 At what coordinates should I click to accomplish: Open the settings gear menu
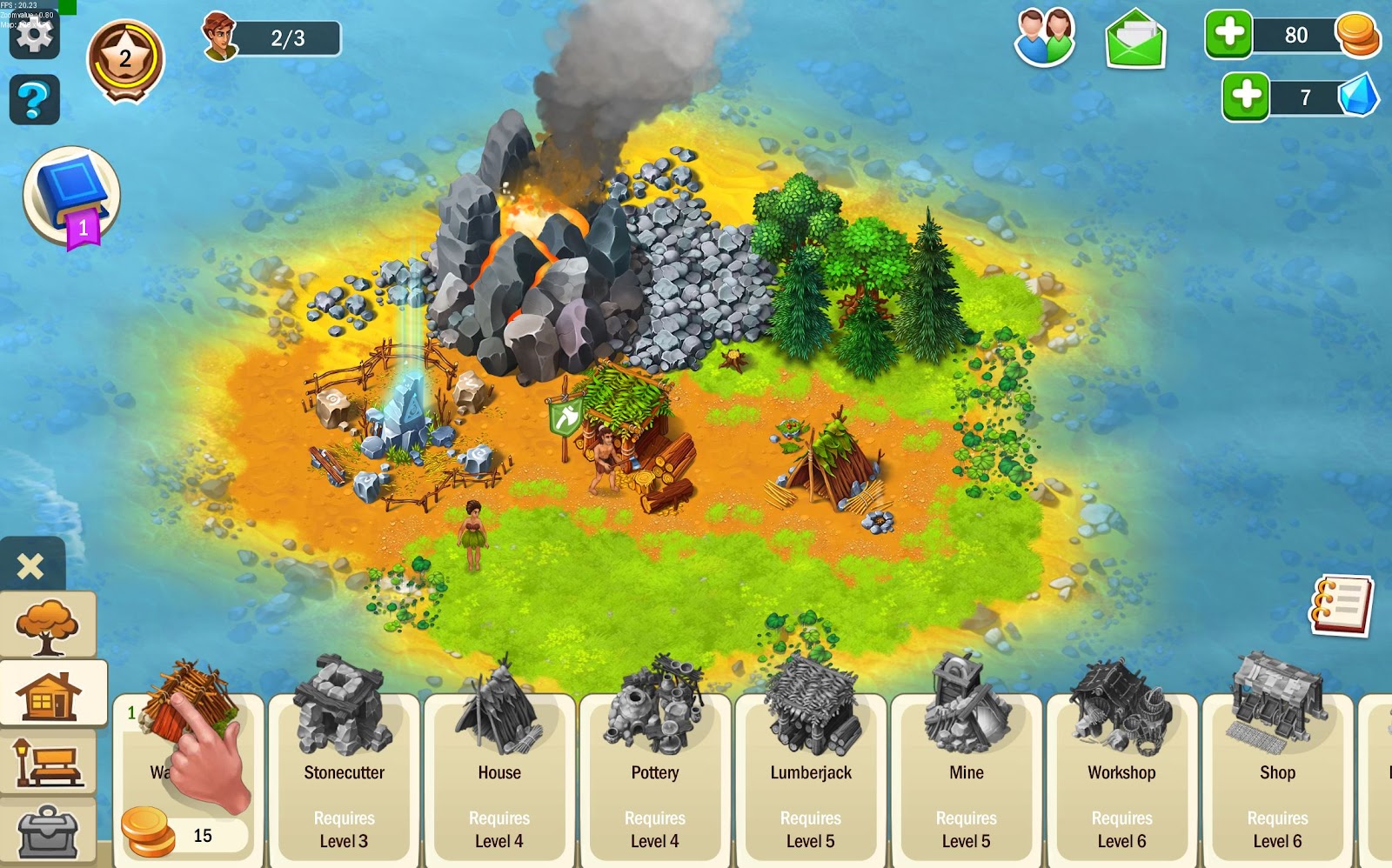pyautogui.click(x=34, y=36)
